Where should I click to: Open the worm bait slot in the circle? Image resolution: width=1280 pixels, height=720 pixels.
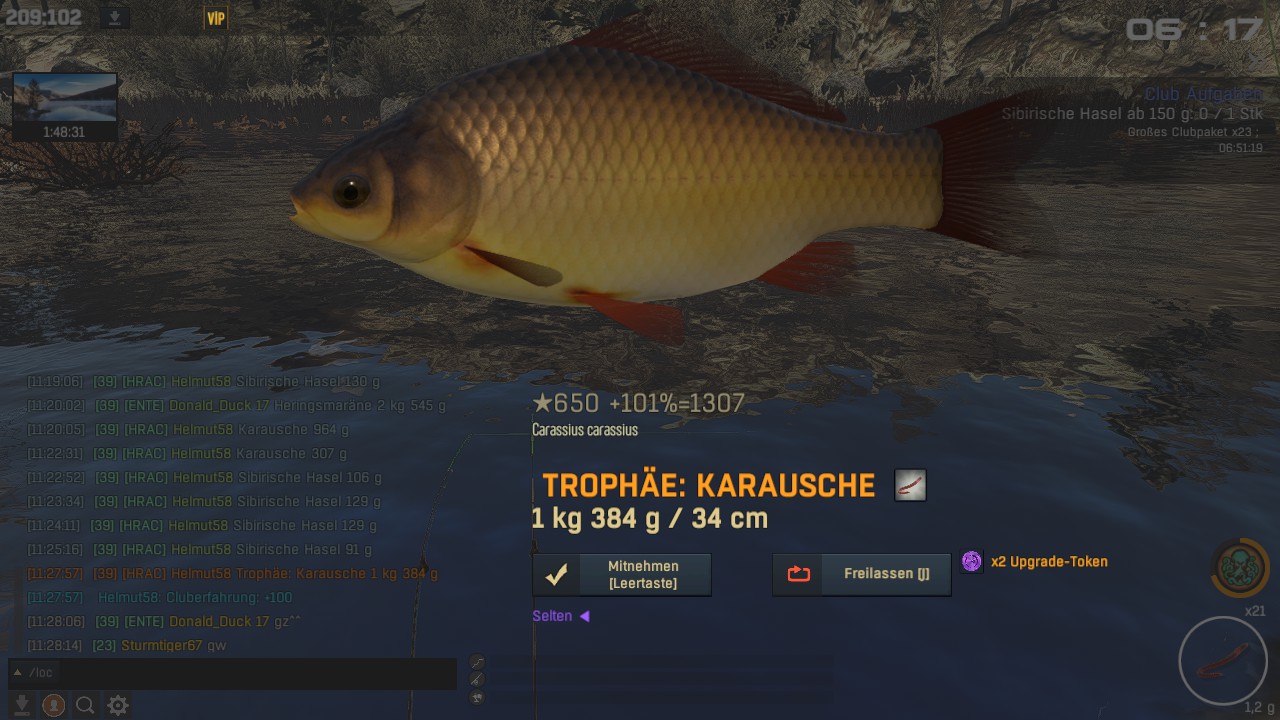pos(1223,661)
